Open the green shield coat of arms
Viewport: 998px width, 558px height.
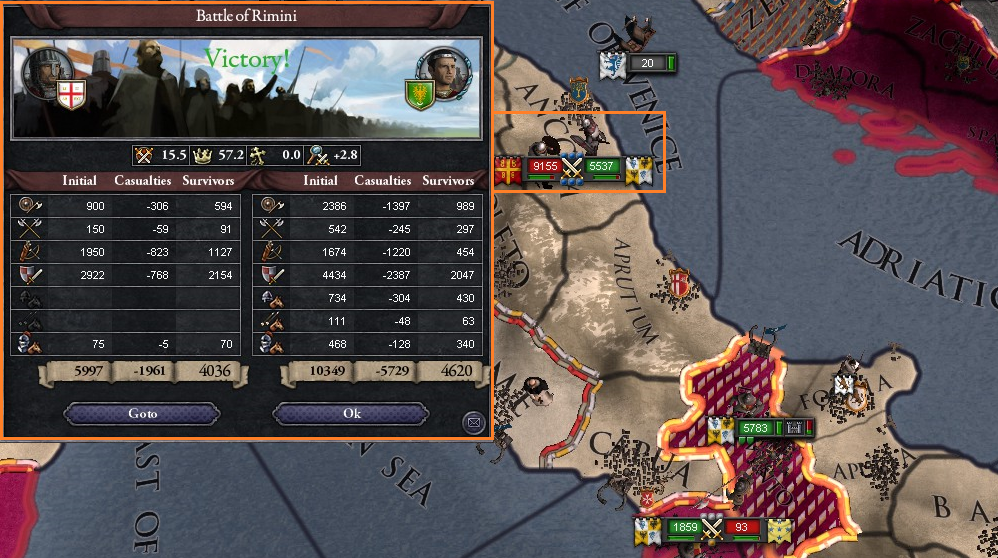[419, 95]
